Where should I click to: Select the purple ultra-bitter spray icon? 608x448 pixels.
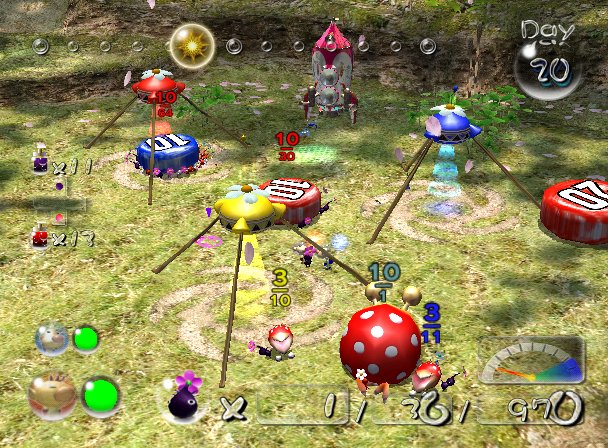tap(40, 163)
